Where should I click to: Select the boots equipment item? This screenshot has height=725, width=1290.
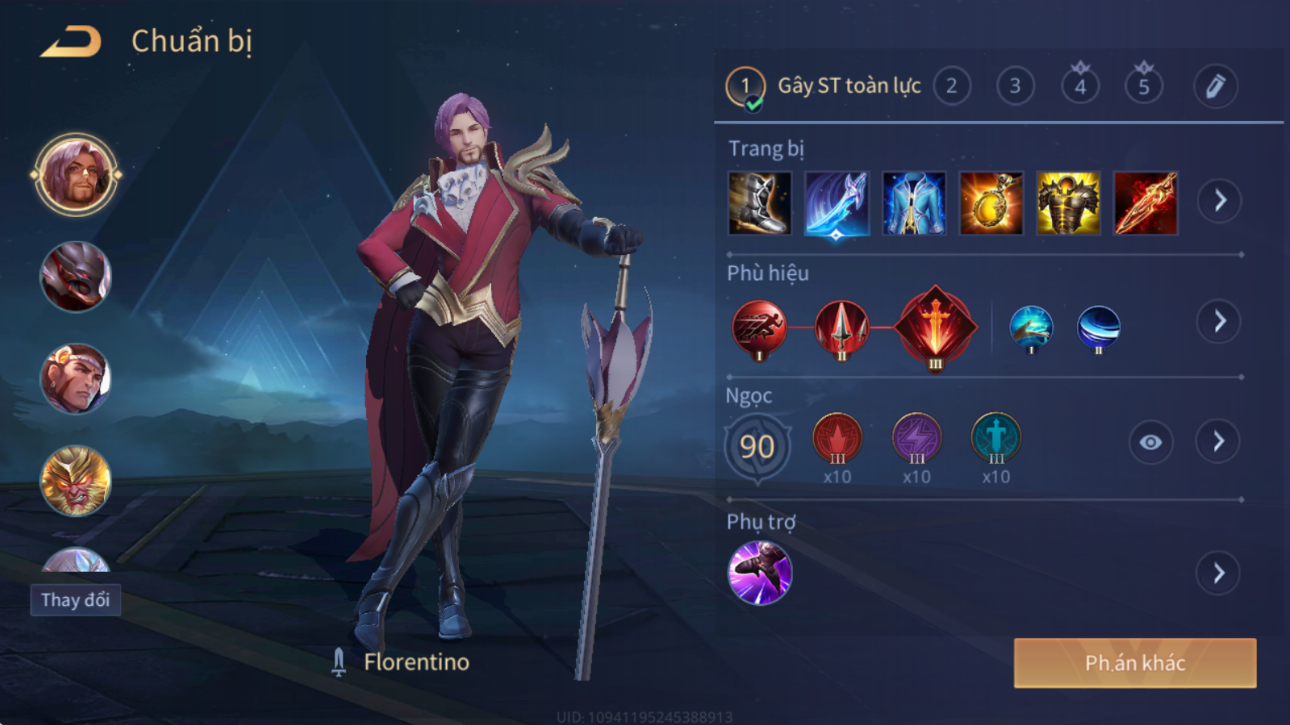(760, 203)
